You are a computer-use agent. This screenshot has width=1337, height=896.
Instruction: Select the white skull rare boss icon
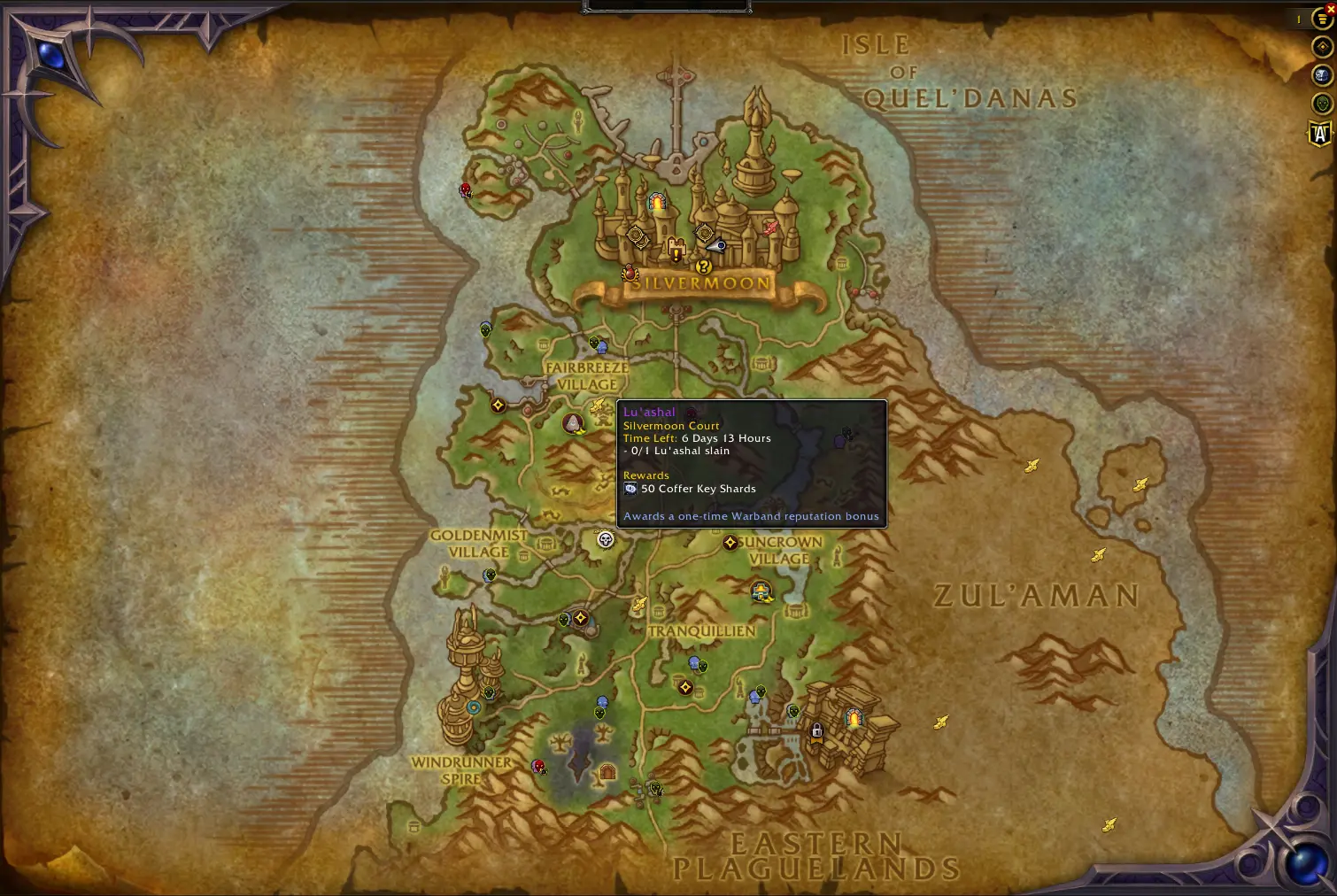click(x=606, y=540)
